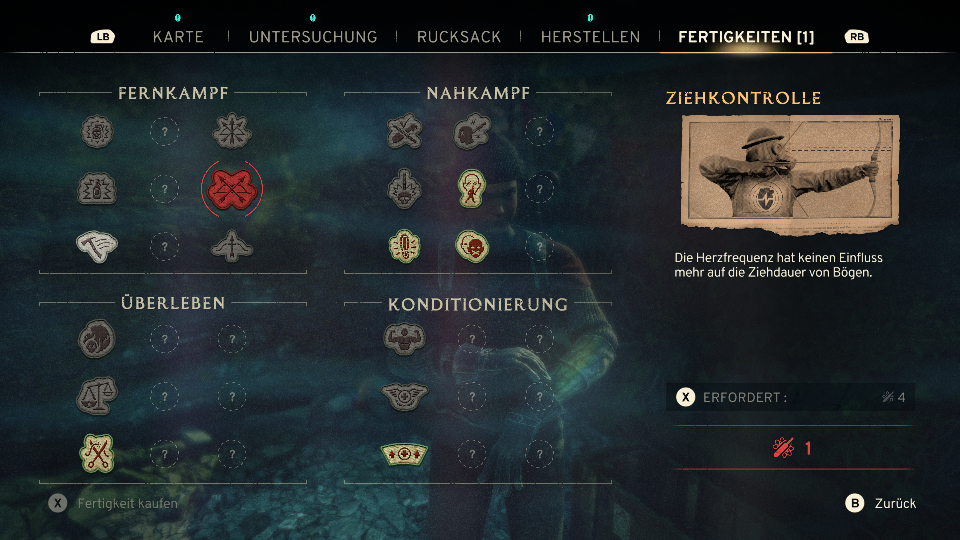Select the exploding bottle skill badge

tap(97, 188)
